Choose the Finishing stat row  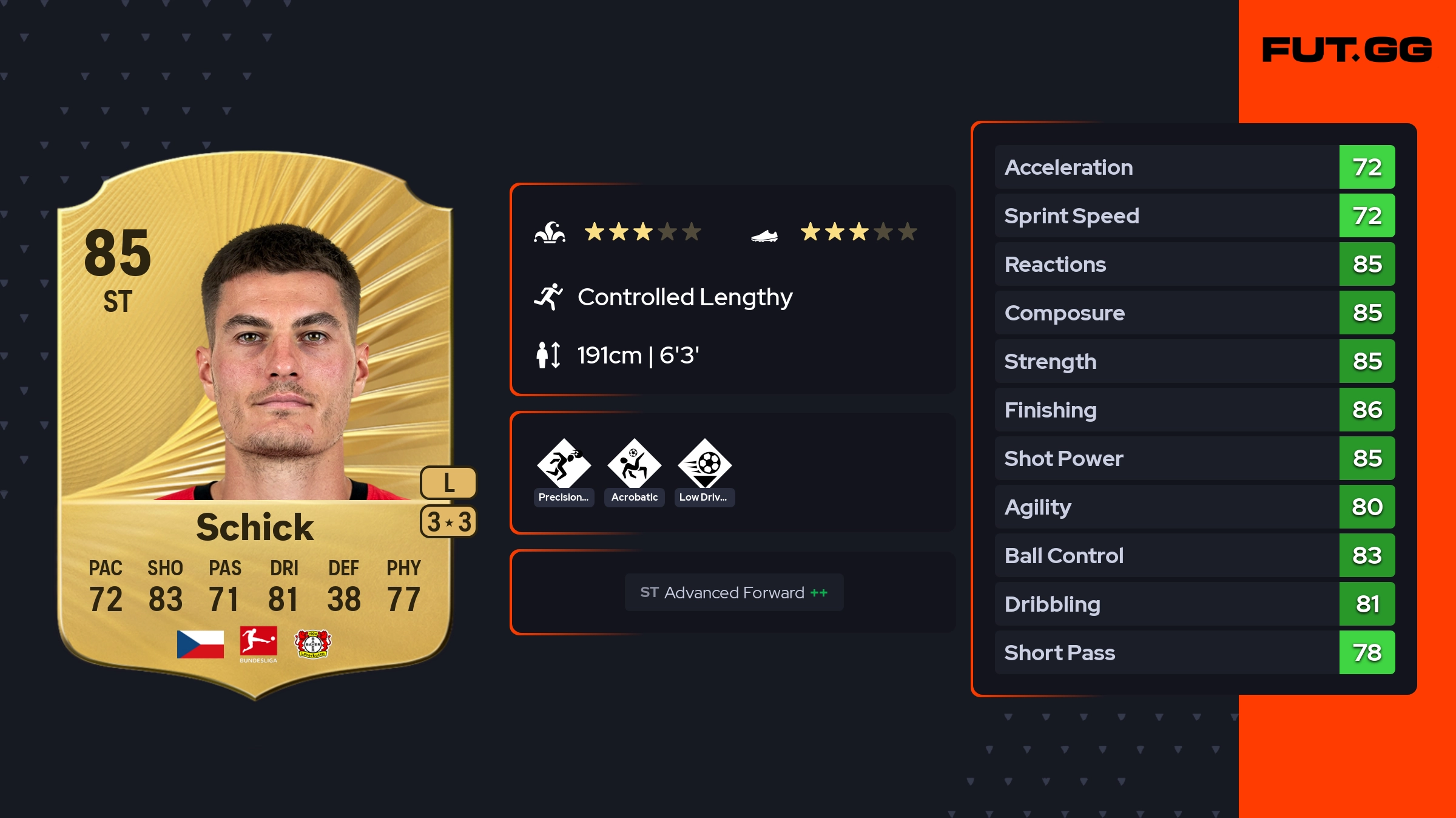pos(1194,410)
